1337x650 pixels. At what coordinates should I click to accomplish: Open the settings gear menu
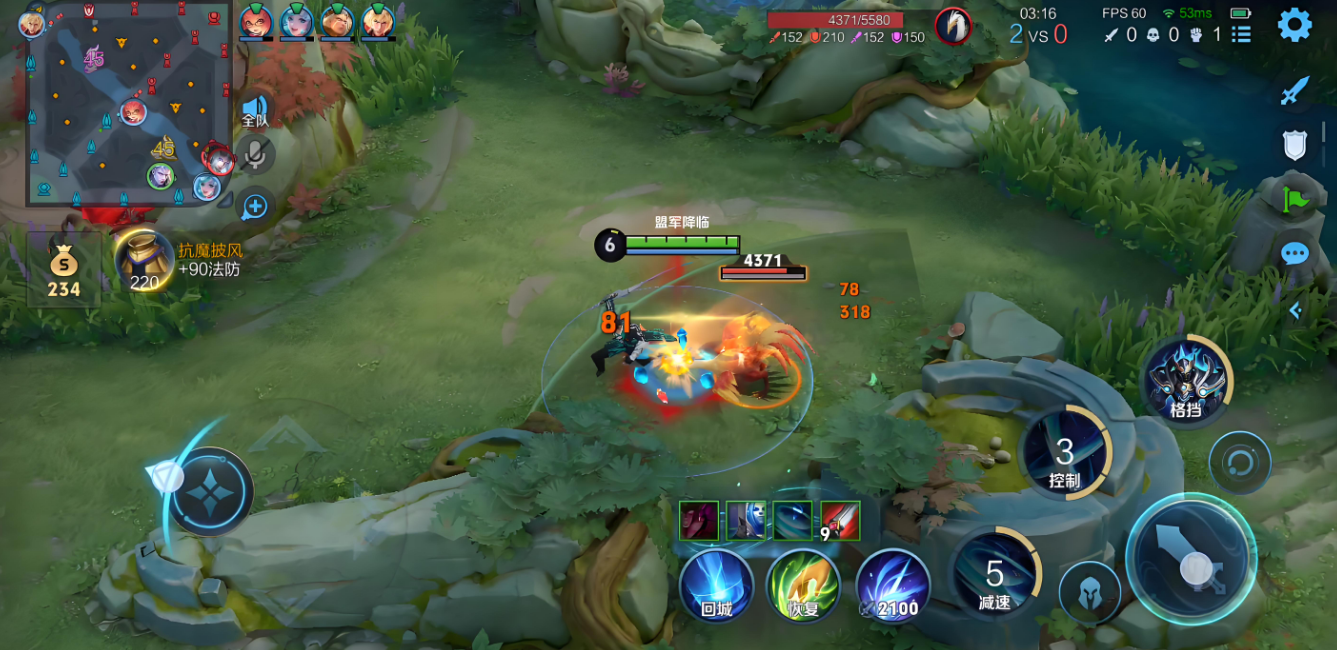1294,25
